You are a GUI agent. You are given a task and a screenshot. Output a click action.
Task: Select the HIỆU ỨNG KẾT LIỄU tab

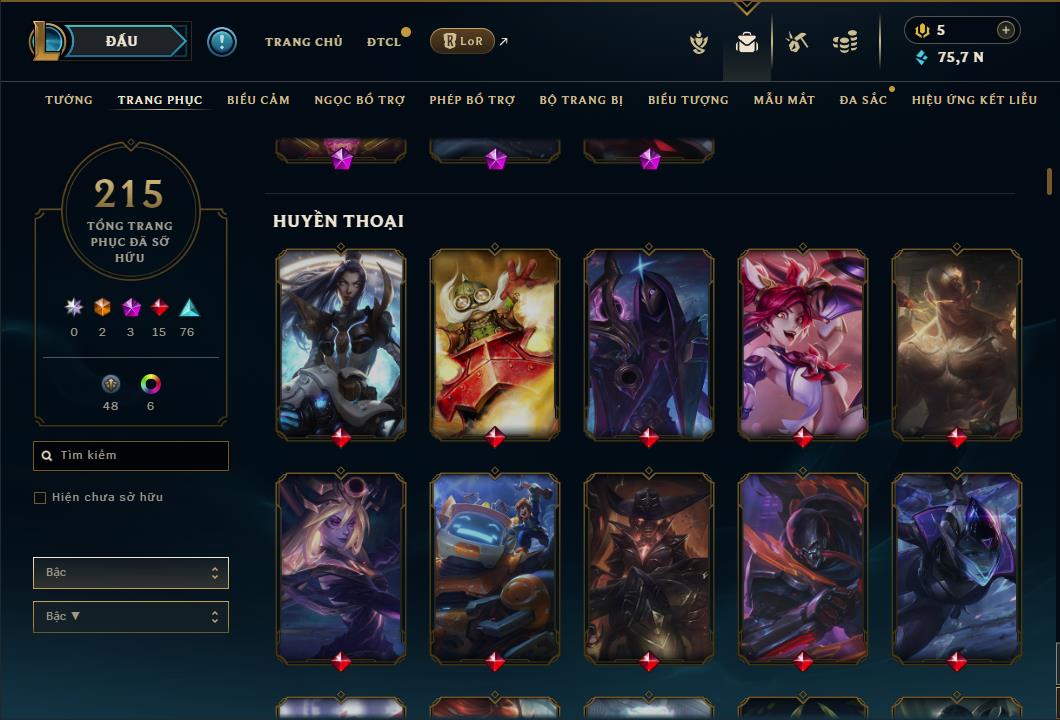tap(974, 100)
